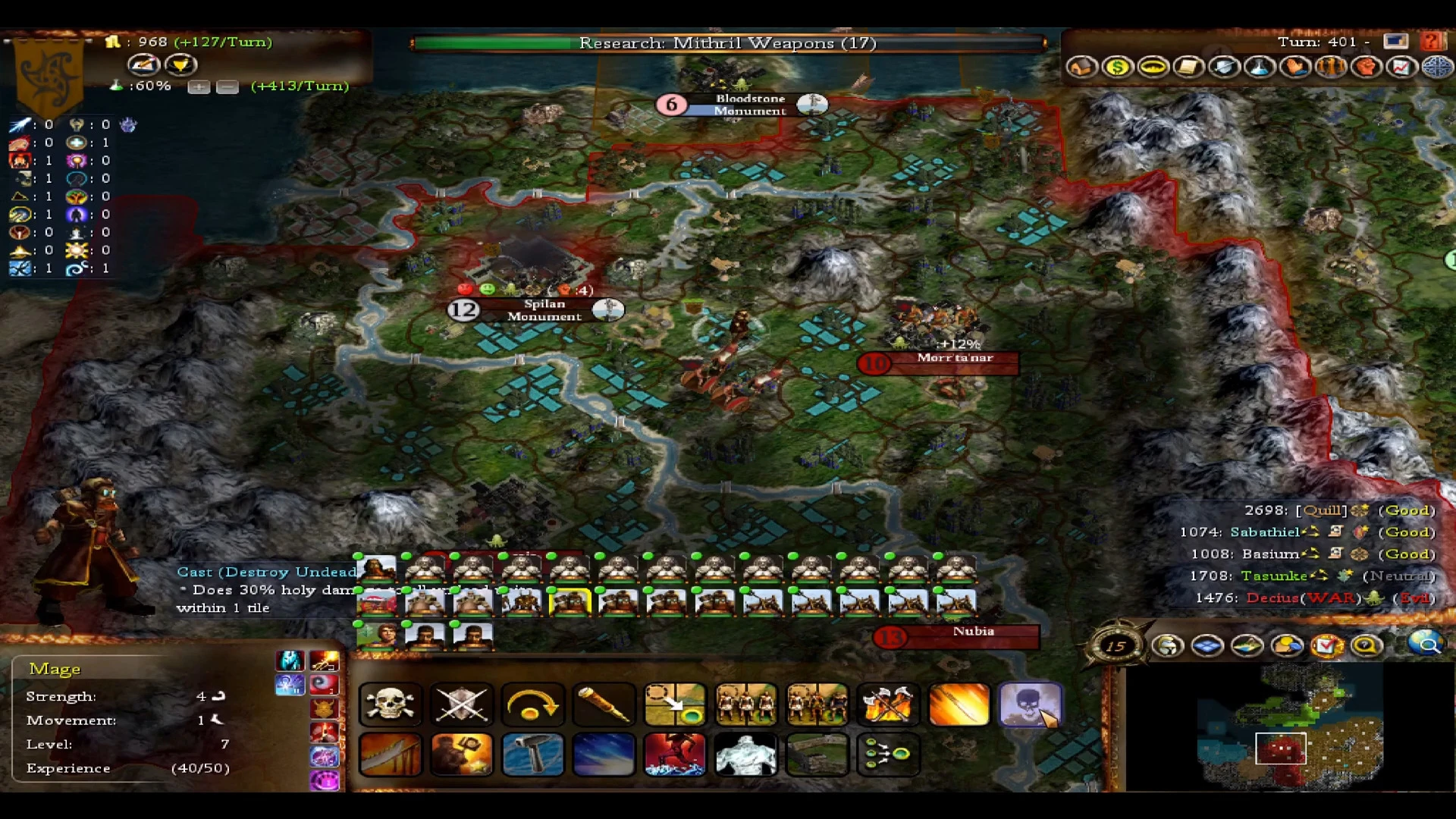
Task: Open the Military Advisor shield icon
Action: pyautogui.click(x=1225, y=67)
